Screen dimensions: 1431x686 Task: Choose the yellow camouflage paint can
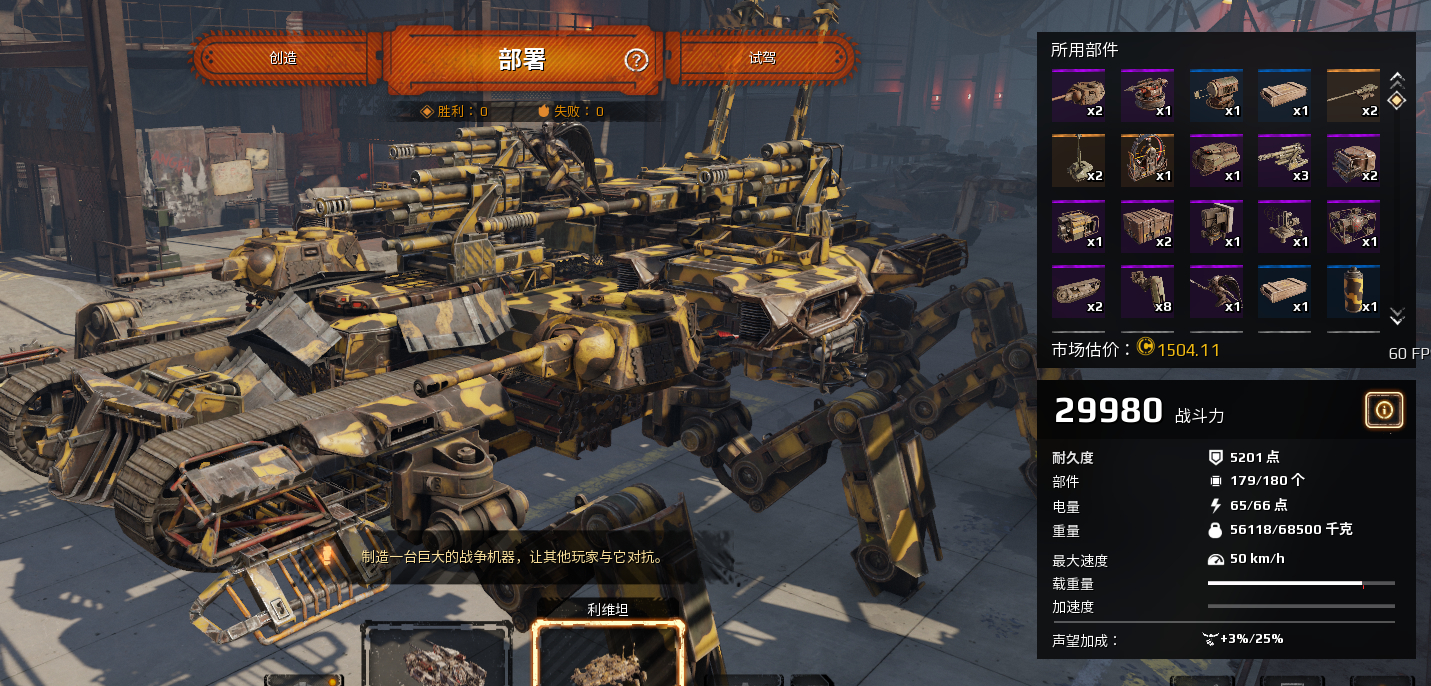[x=1353, y=291]
